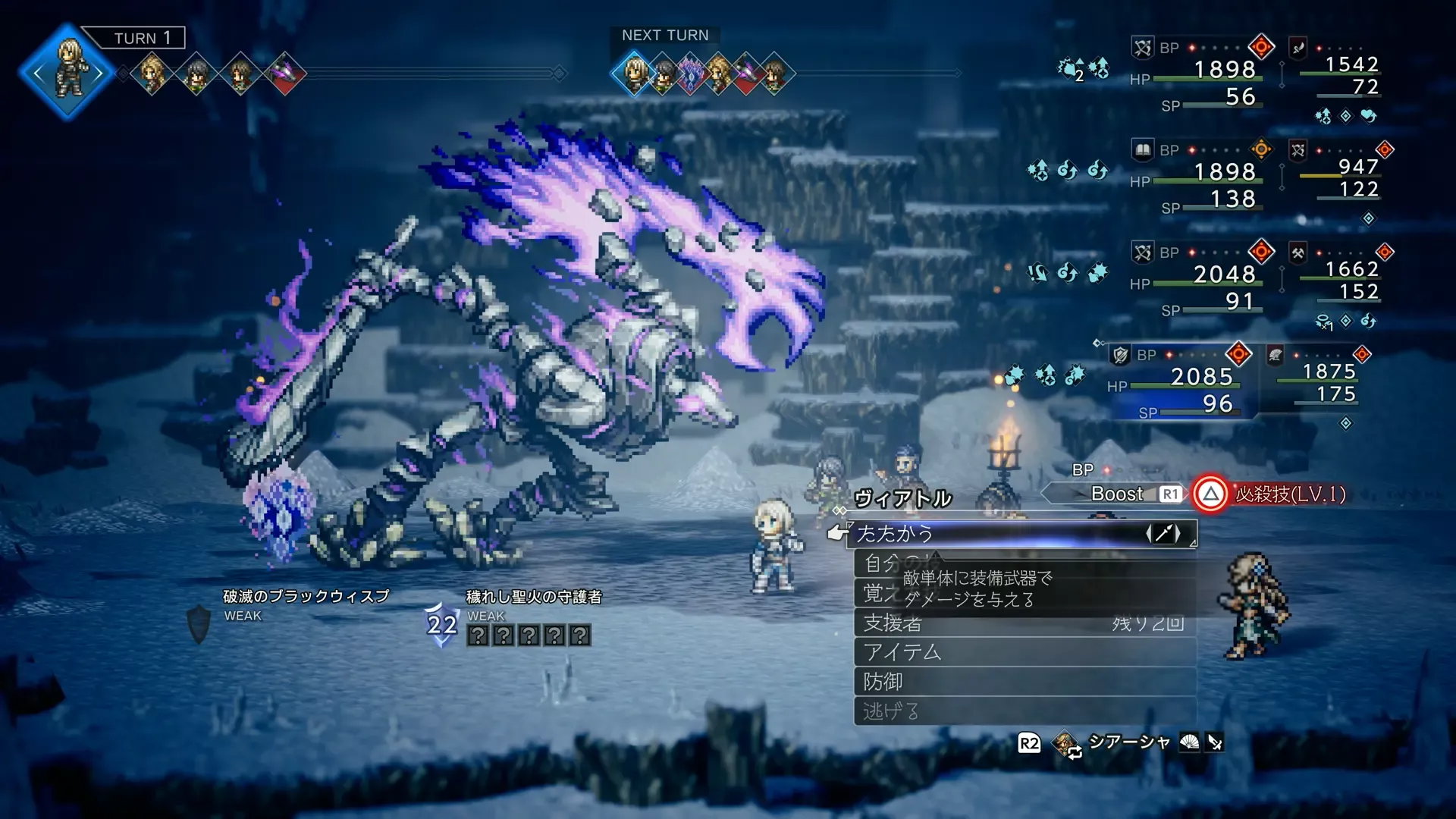This screenshot has width=1456, height=819.
Task: Select the large current-turn character portrait
Action: 68,72
